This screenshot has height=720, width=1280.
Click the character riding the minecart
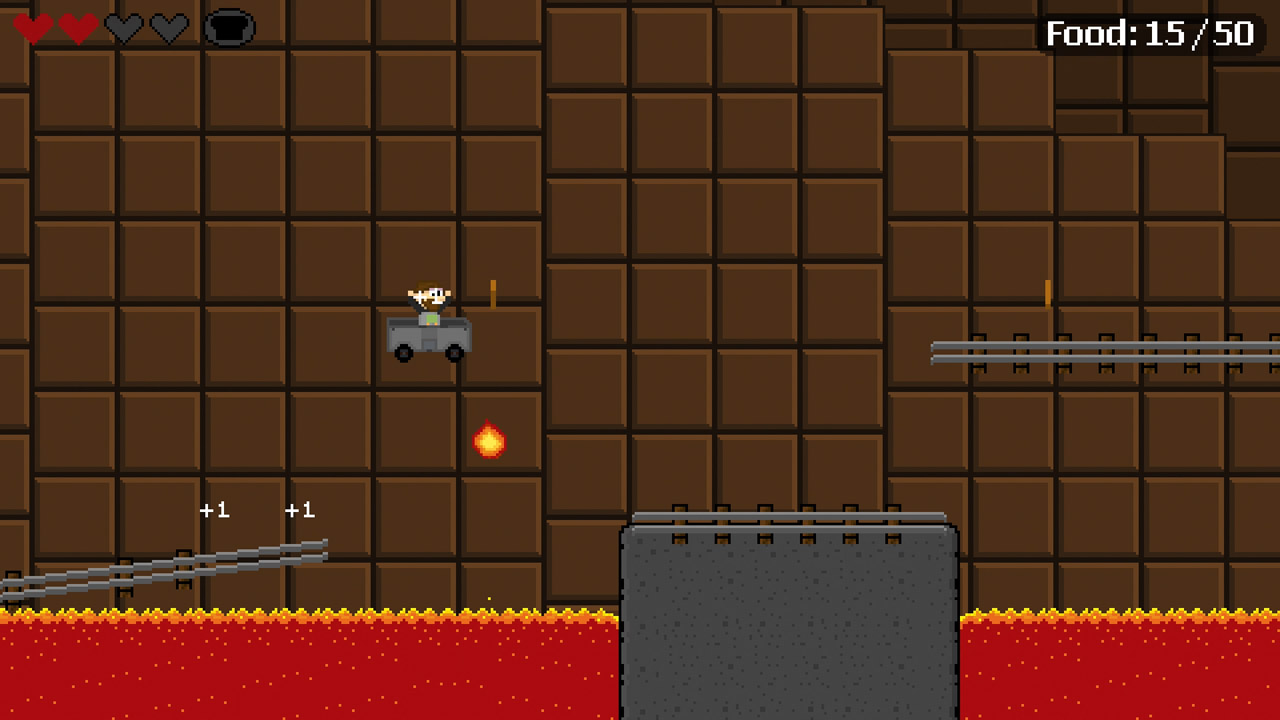tap(430, 297)
